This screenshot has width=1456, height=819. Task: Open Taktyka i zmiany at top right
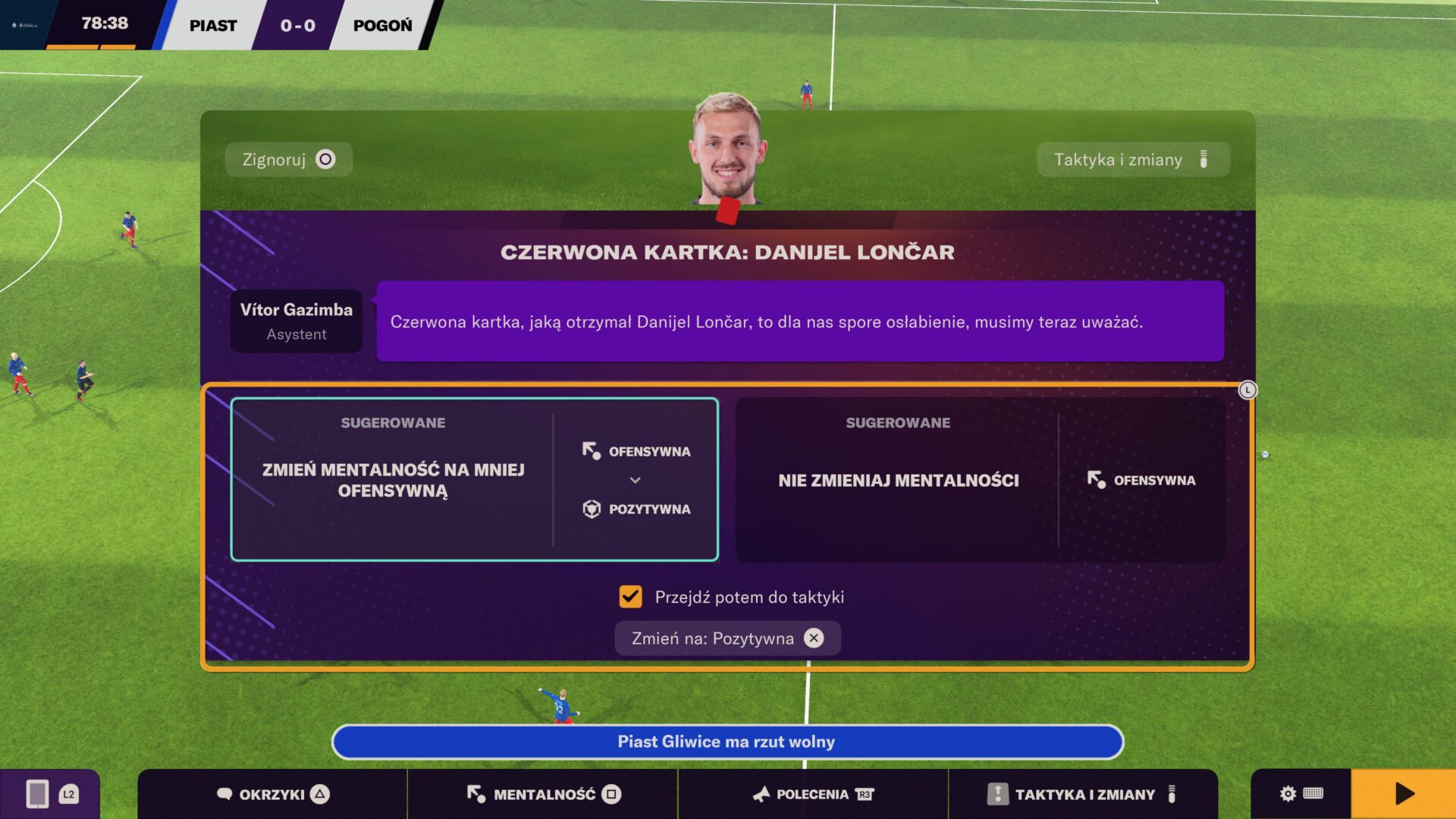(1132, 159)
